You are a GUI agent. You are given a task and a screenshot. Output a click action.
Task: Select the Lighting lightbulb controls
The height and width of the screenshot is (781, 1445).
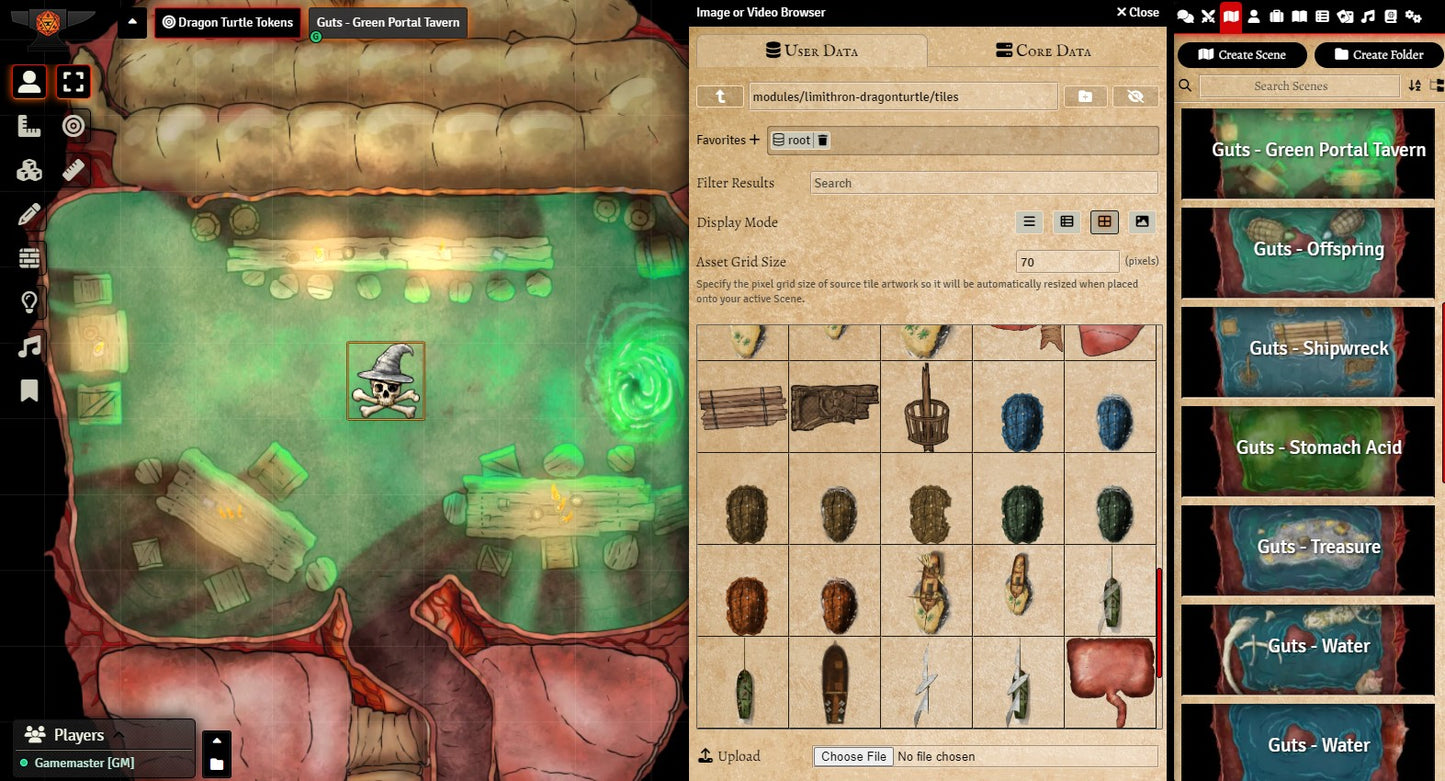(30, 302)
